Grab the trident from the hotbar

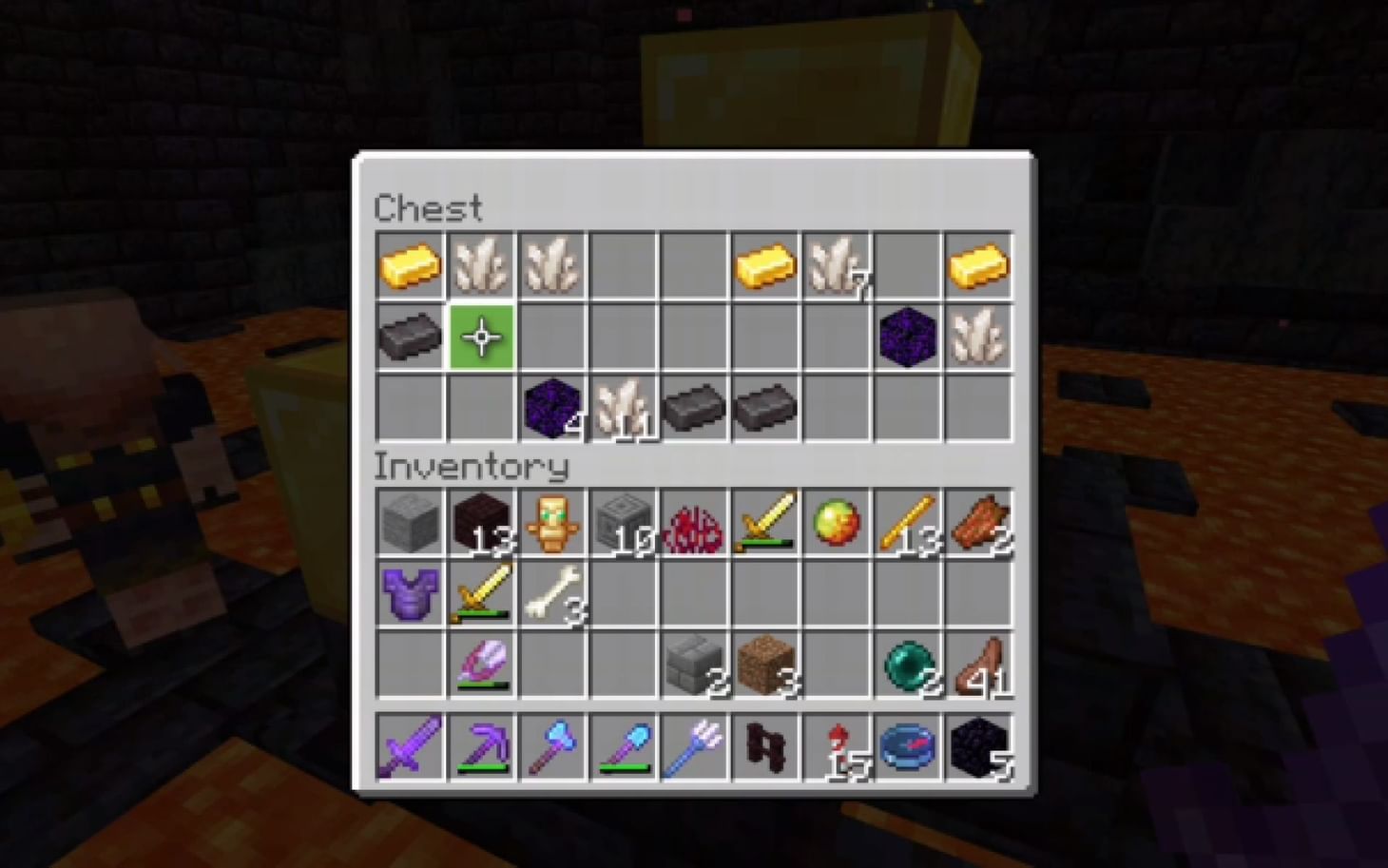coord(695,751)
